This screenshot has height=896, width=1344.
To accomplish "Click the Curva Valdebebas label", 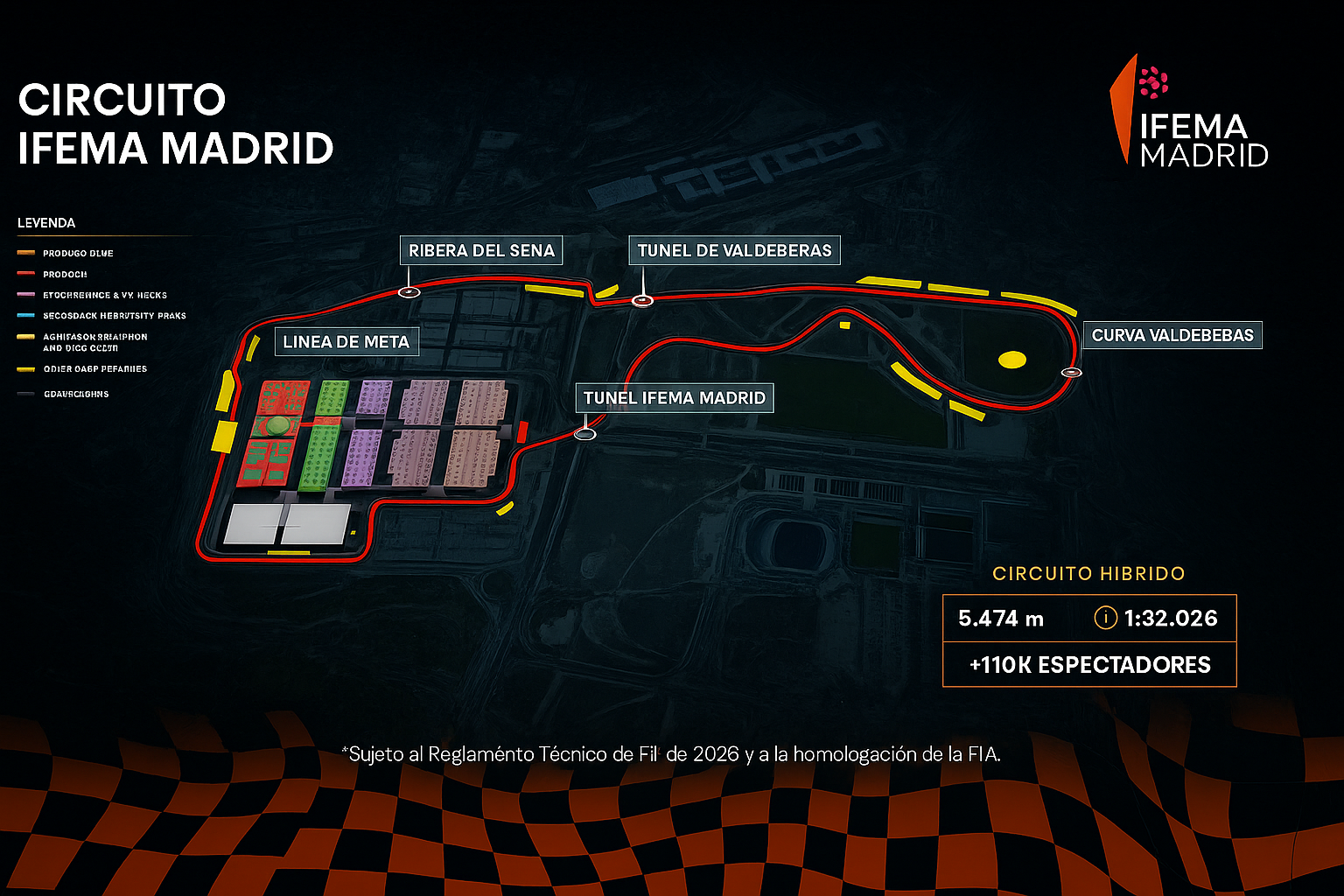I will [x=1172, y=335].
